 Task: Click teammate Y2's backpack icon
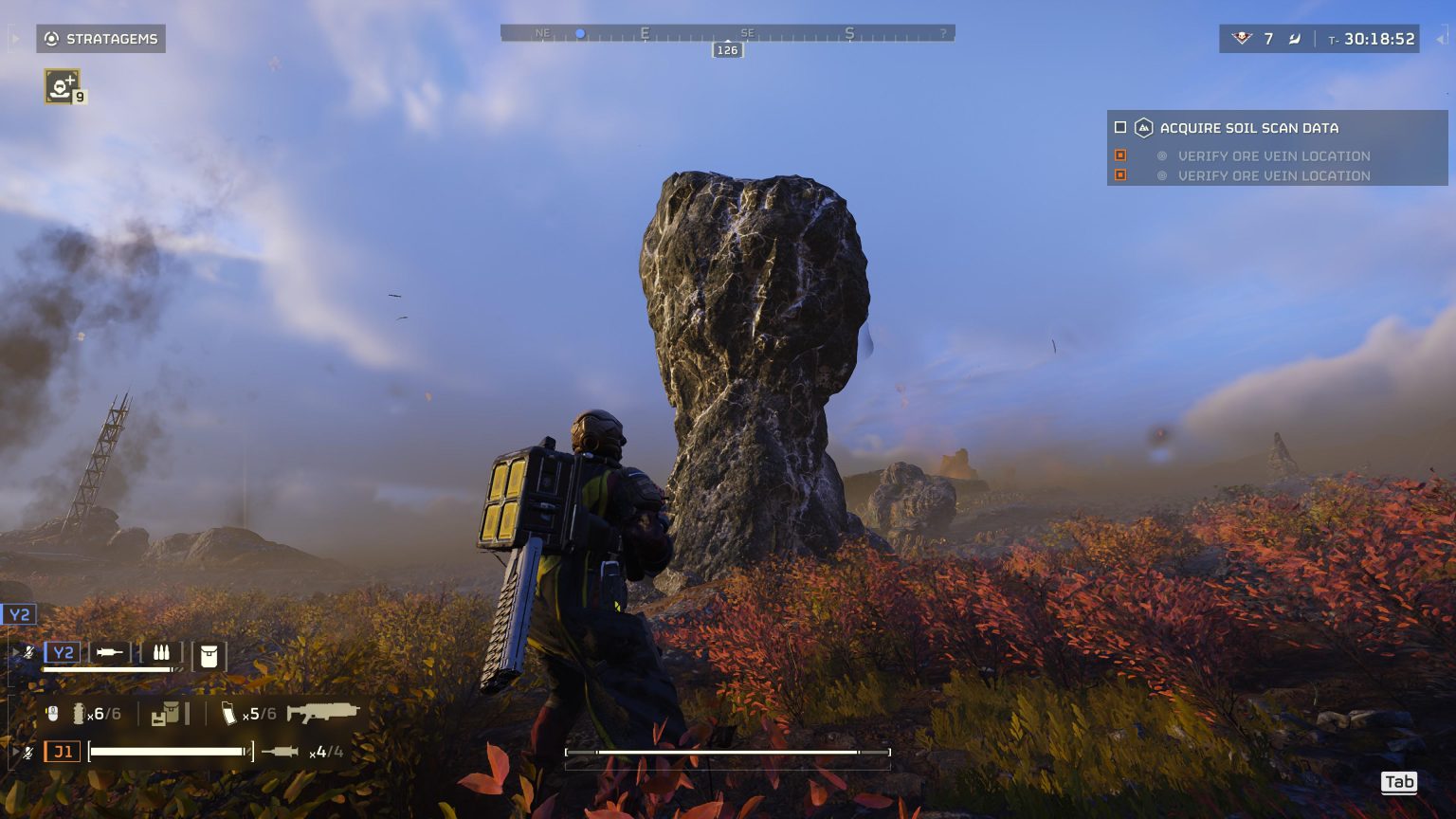coord(209,656)
